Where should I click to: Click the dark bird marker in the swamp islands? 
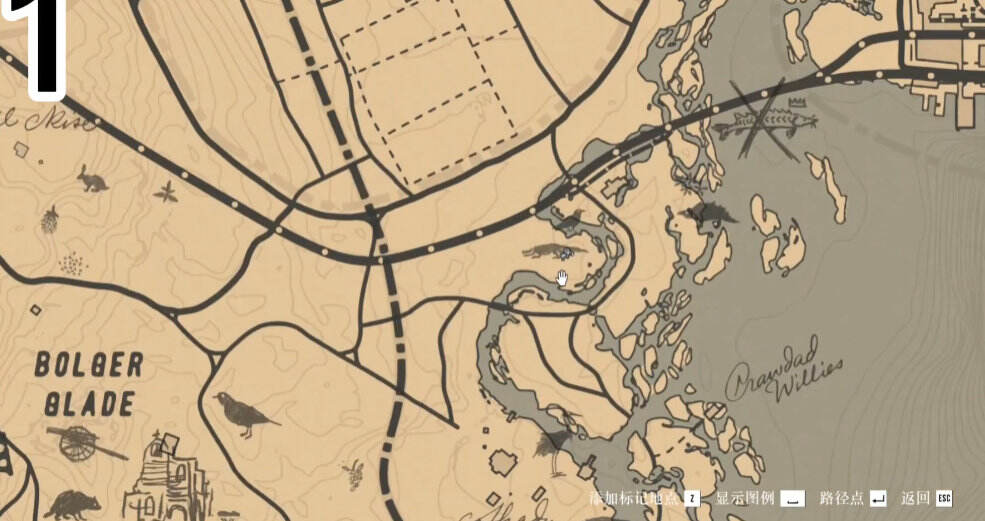(711, 212)
